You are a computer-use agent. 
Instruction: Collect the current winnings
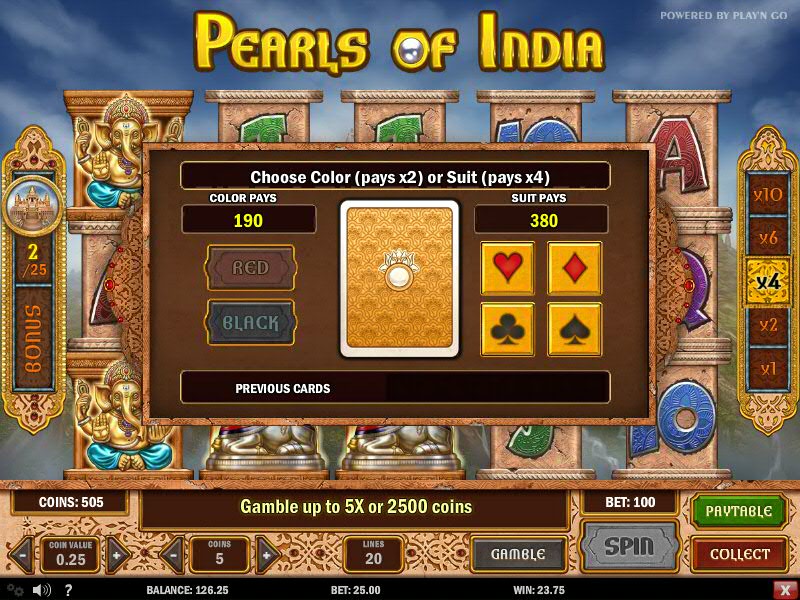pos(739,554)
